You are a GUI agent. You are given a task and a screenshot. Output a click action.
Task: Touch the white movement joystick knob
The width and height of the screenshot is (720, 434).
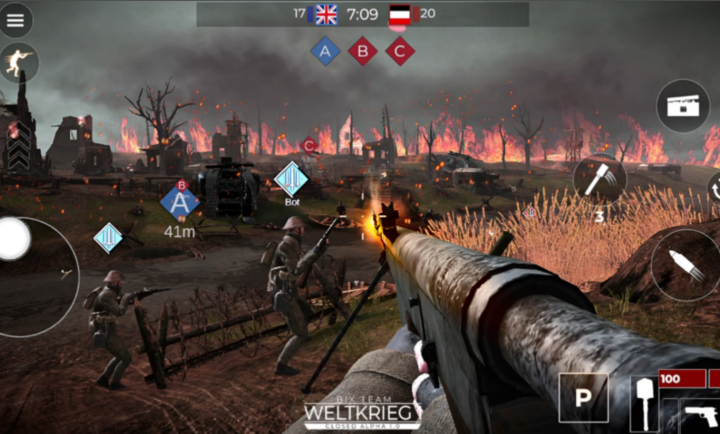coord(13,239)
